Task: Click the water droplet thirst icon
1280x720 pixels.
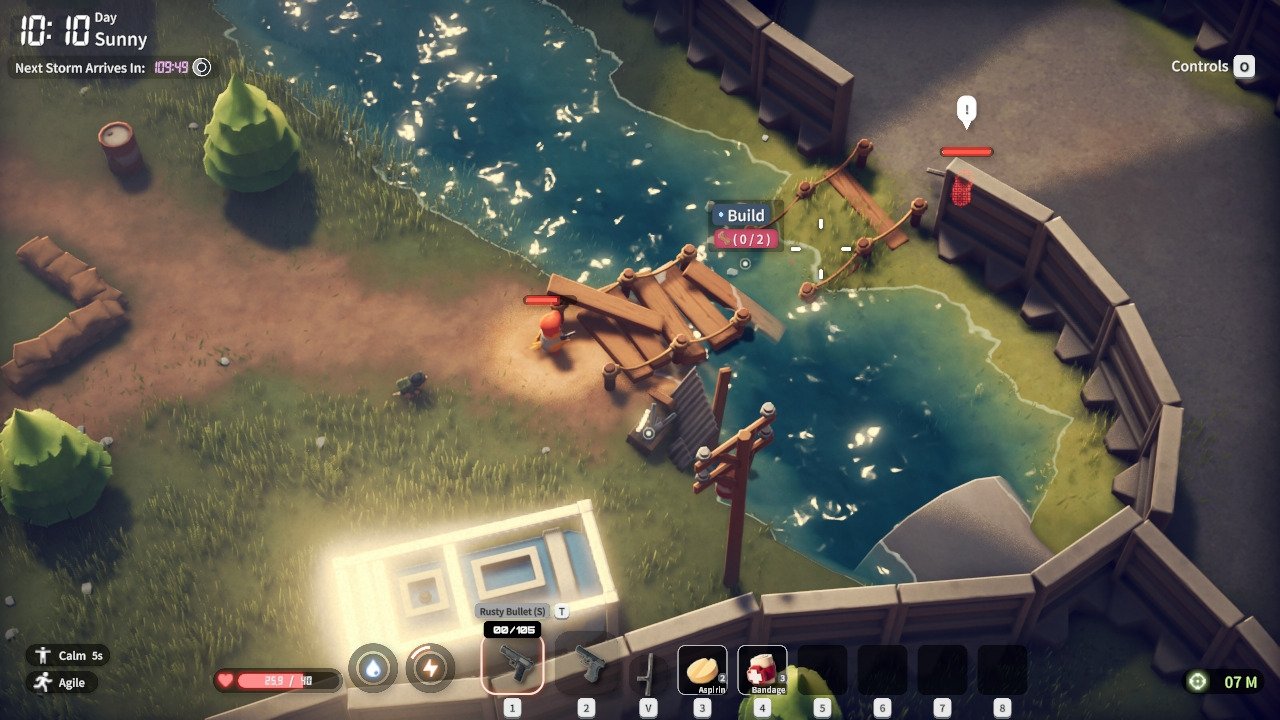Action: 373,668
